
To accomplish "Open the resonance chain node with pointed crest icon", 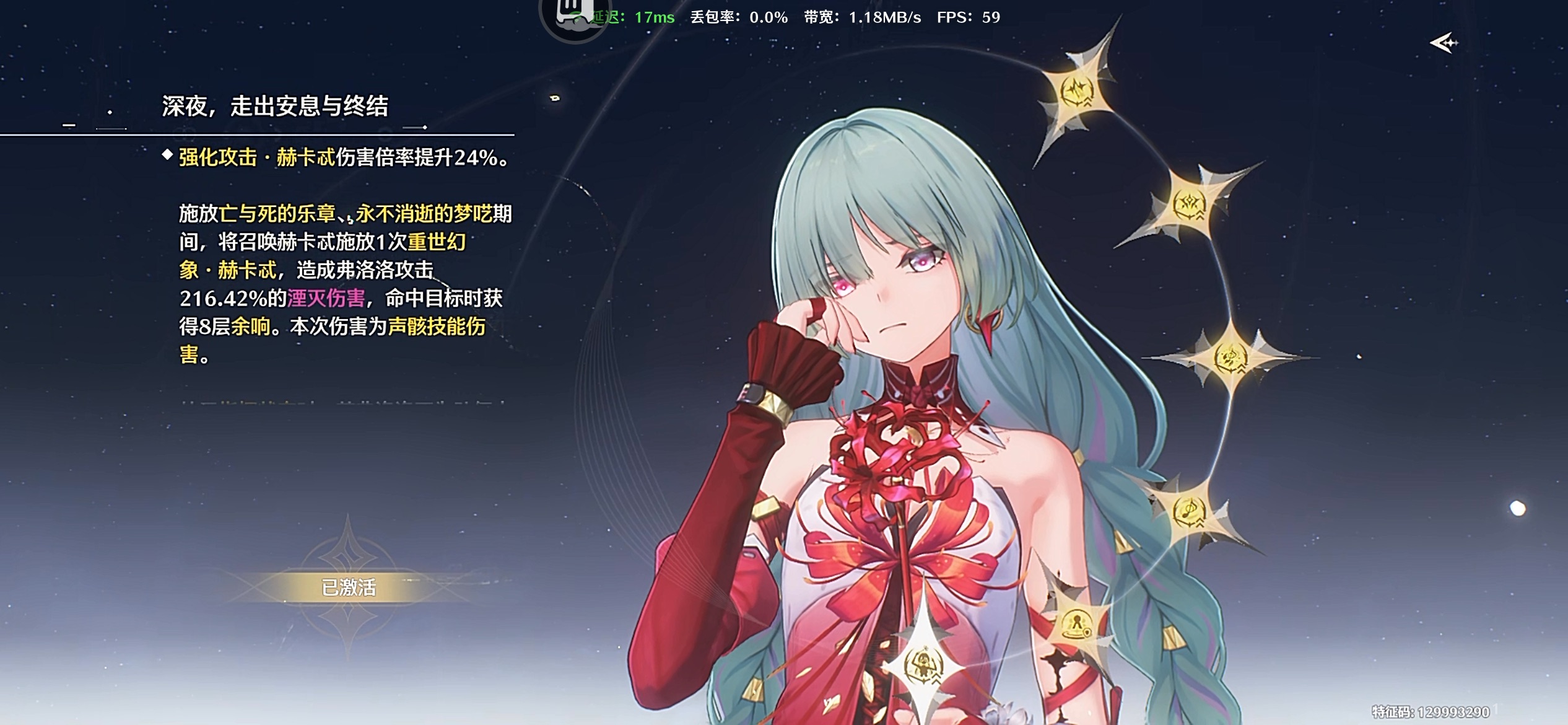I will pos(1189,204).
